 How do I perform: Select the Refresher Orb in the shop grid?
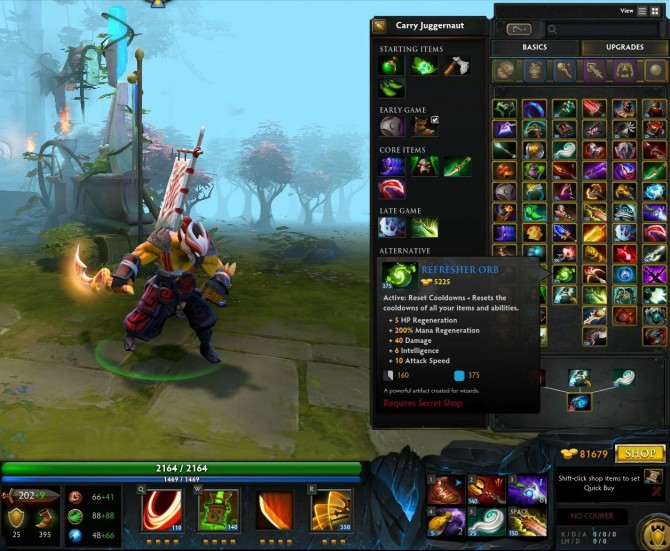click(x=565, y=273)
